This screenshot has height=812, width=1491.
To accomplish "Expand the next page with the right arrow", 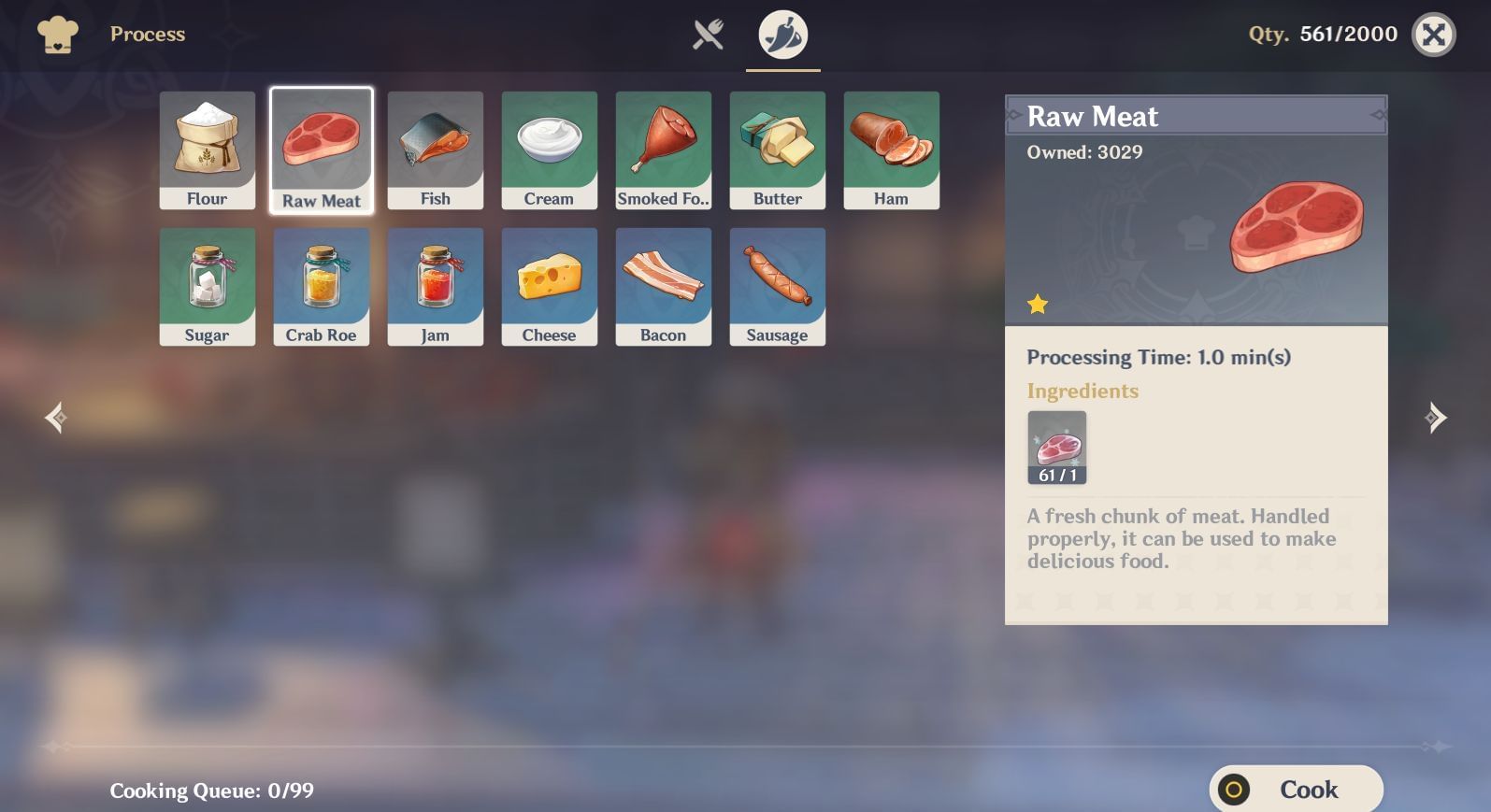I will coord(1437,417).
